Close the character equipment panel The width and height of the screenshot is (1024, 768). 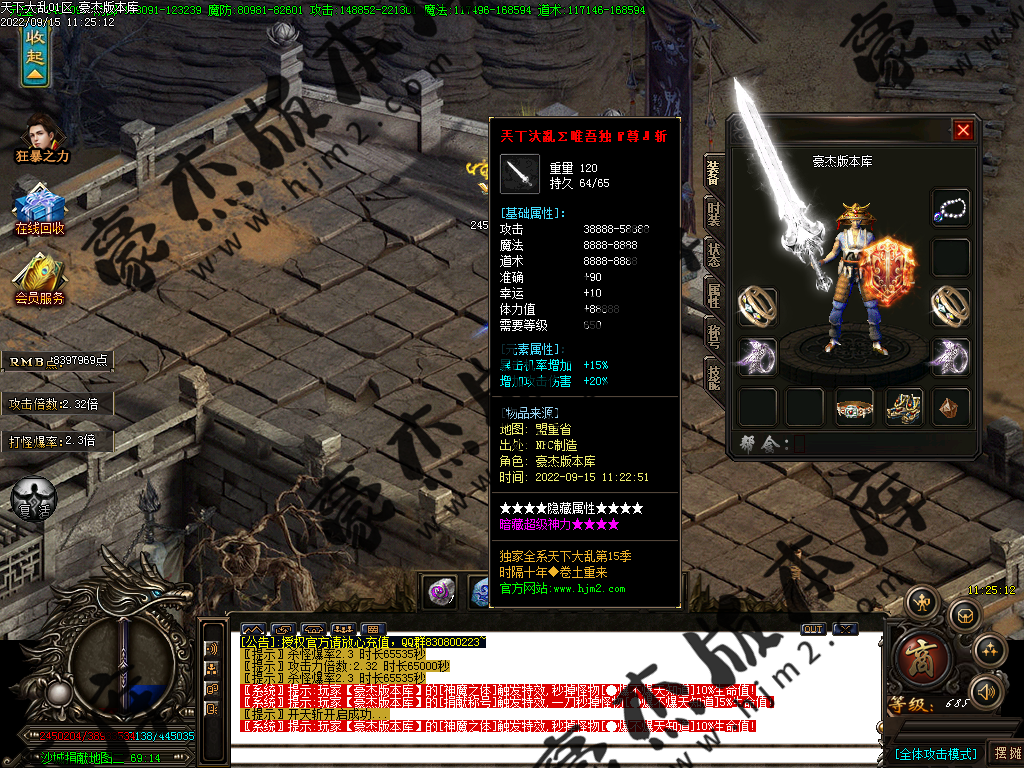pos(963,130)
